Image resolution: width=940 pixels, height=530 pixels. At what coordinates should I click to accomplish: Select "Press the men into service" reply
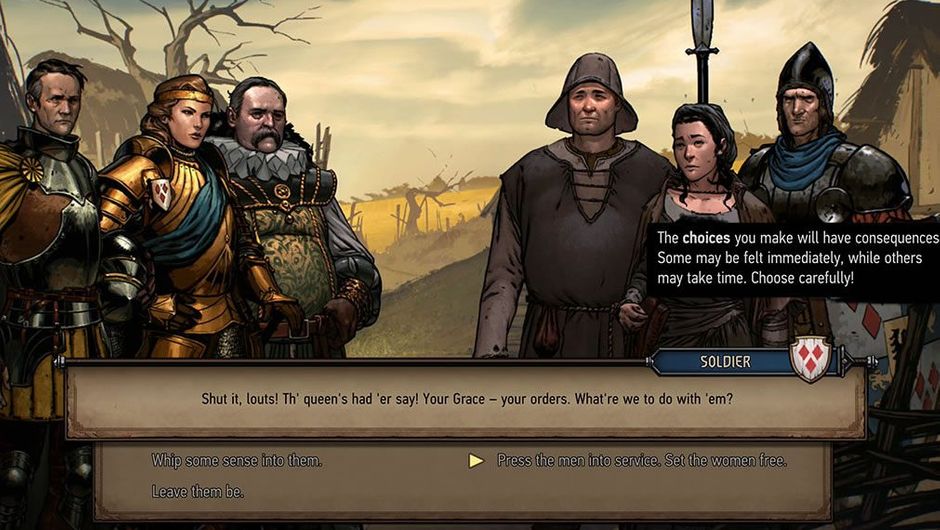pos(641,461)
